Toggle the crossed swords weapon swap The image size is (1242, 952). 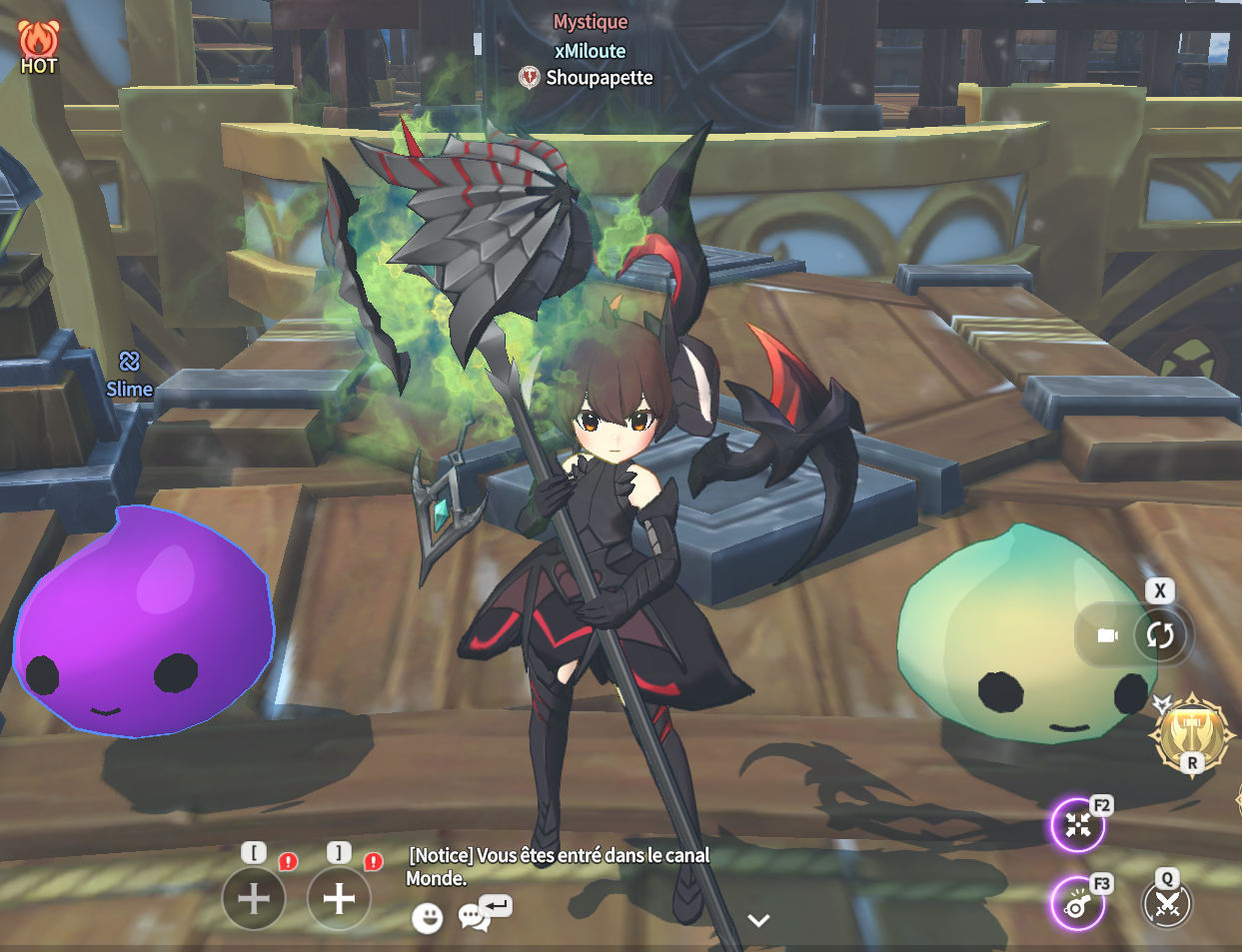[x=1167, y=903]
